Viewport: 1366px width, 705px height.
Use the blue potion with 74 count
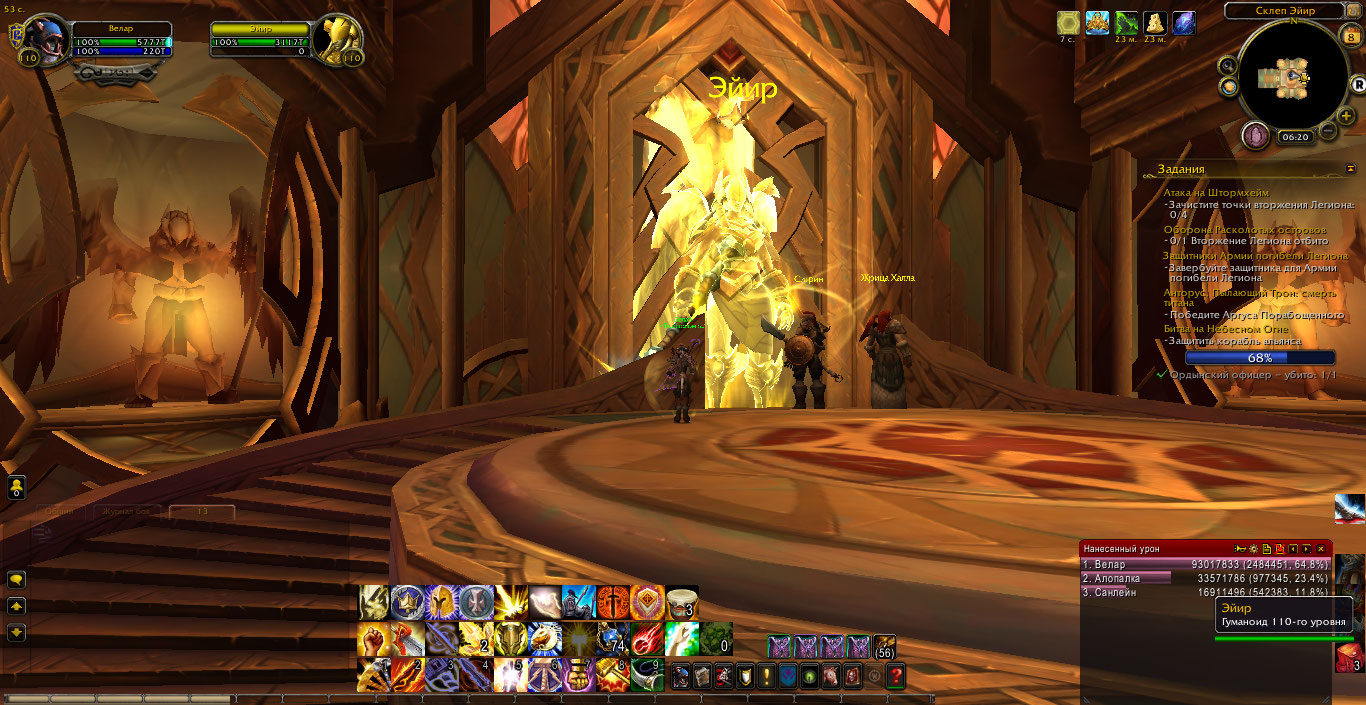(613, 637)
